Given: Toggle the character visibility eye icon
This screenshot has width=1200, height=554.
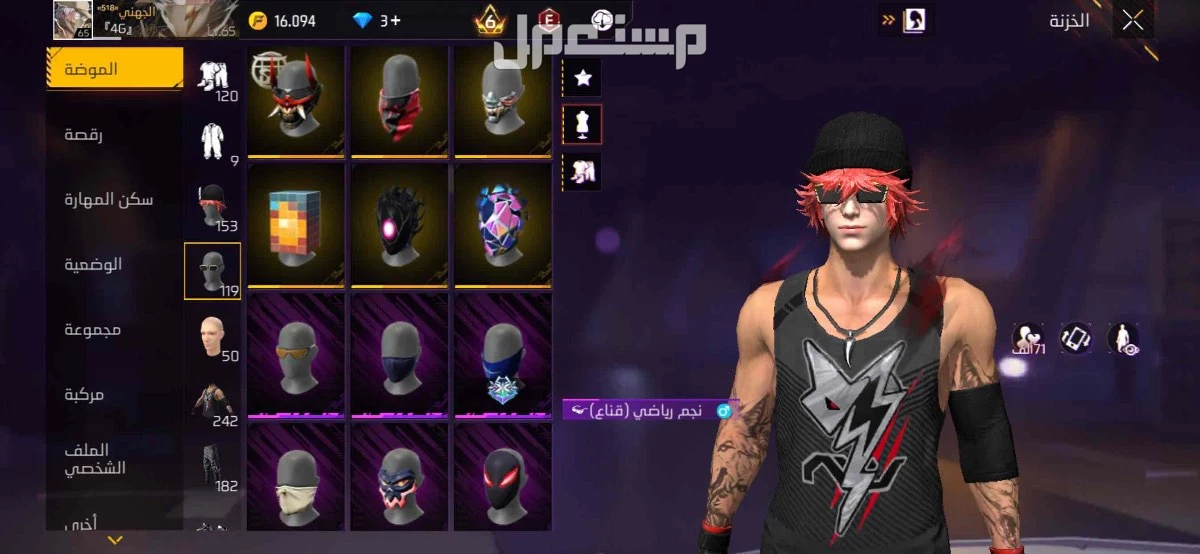Looking at the screenshot, I should [x=1122, y=338].
